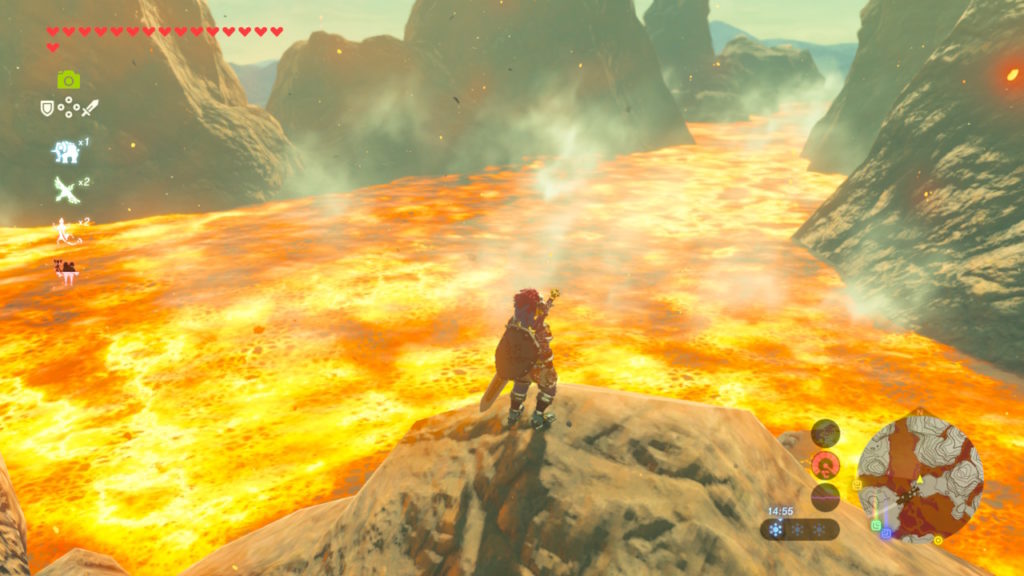
Task: Click the red Sheikah Sensor gauge
Action: (825, 464)
